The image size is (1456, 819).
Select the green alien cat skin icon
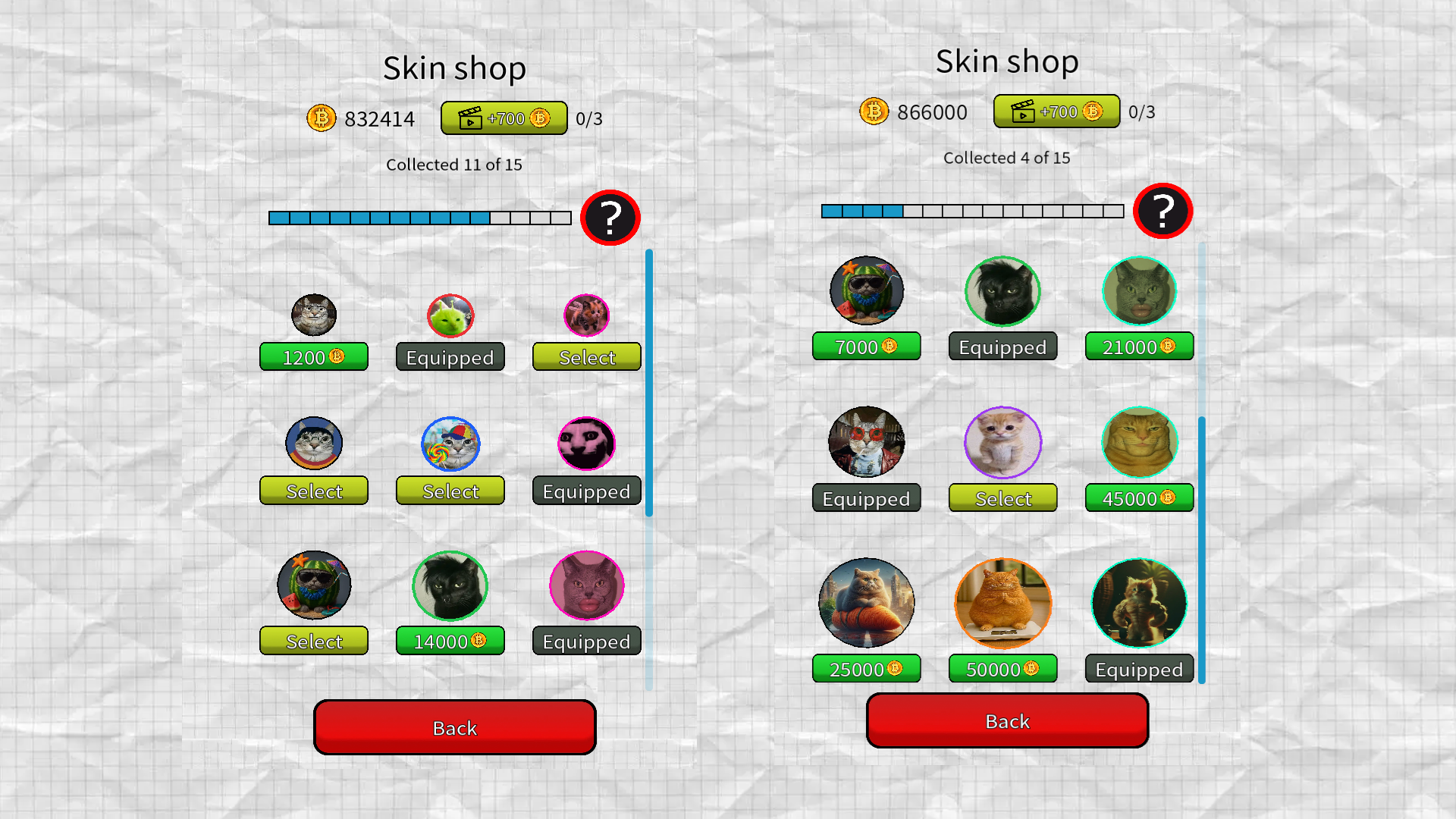click(450, 318)
